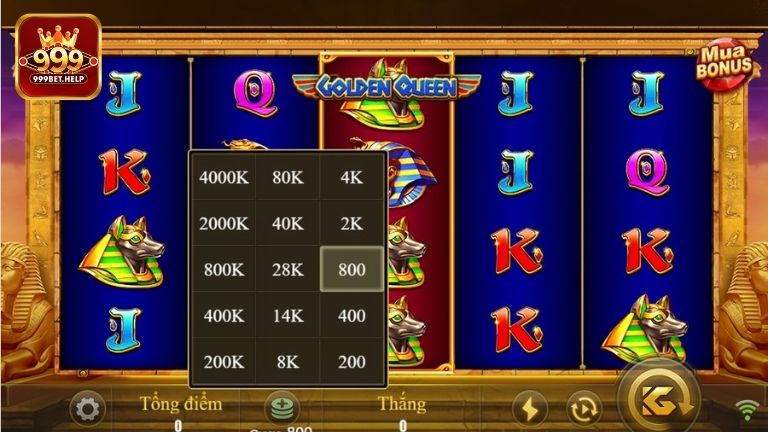Toggle the lightning bolt turbo mode

pyautogui.click(x=530, y=408)
